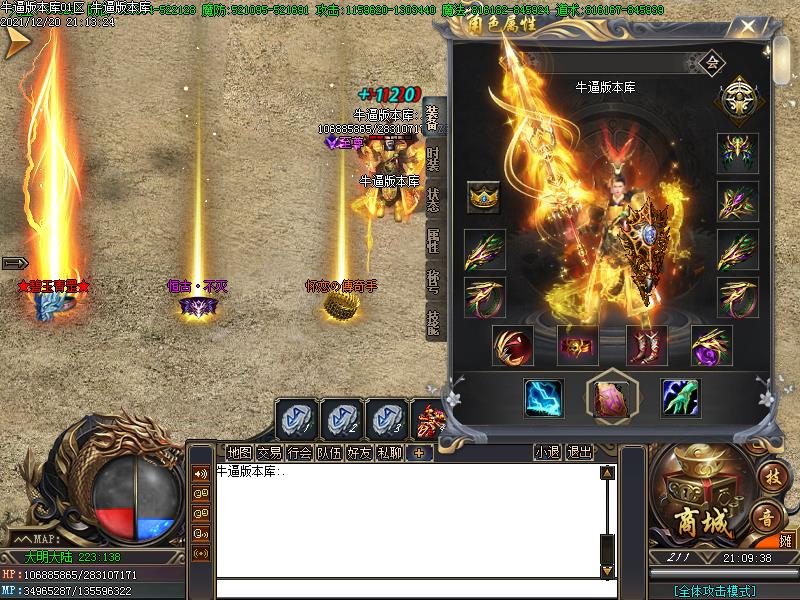
Task: Open the 队伍 team menu
Action: click(x=329, y=452)
